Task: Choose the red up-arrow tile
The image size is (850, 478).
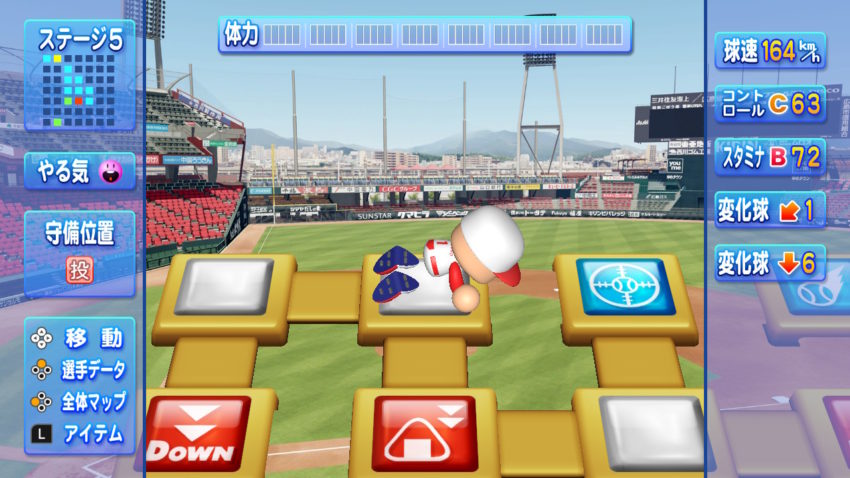Action: coord(422,433)
